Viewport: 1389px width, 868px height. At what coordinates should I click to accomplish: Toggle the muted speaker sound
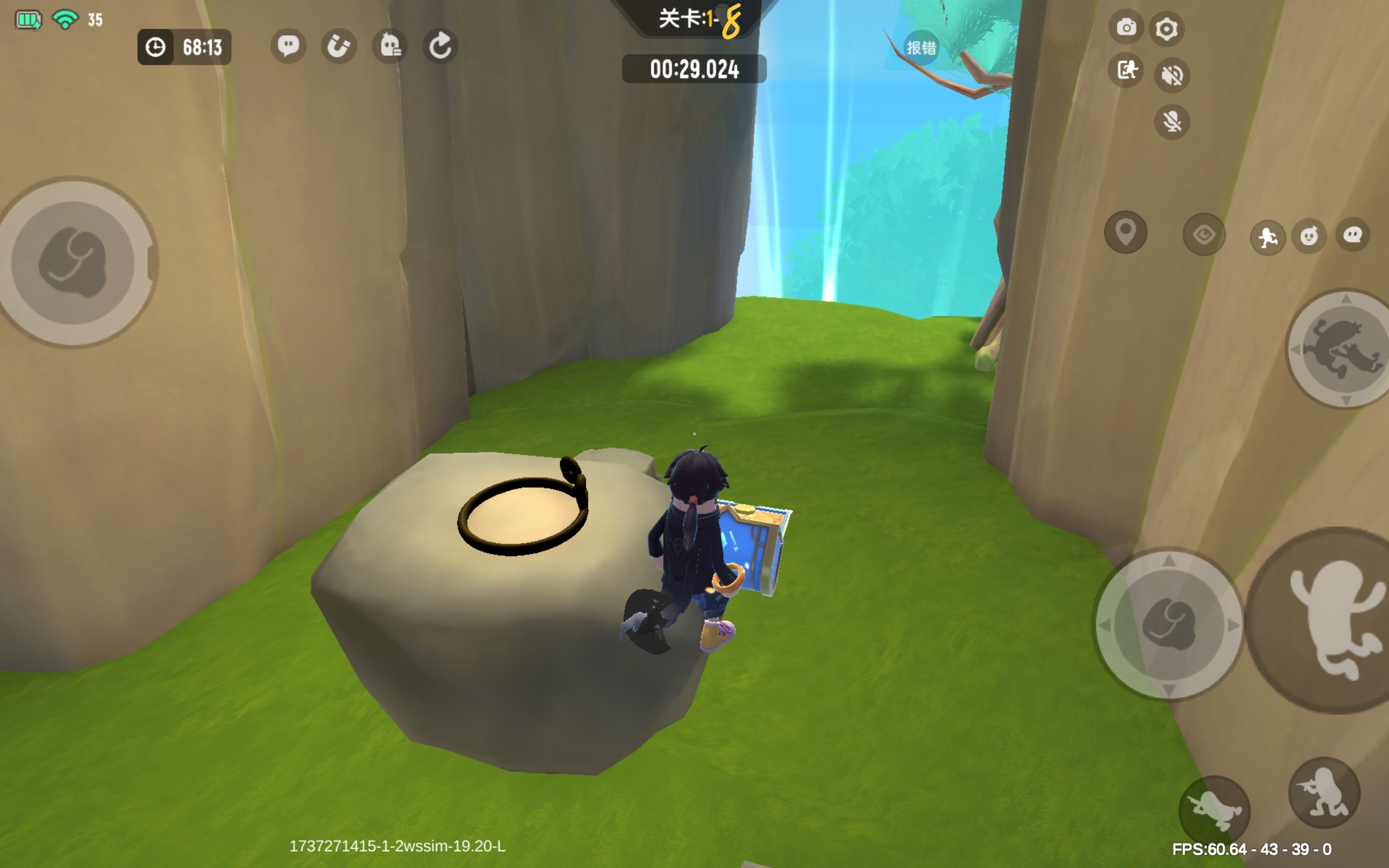coord(1171,75)
